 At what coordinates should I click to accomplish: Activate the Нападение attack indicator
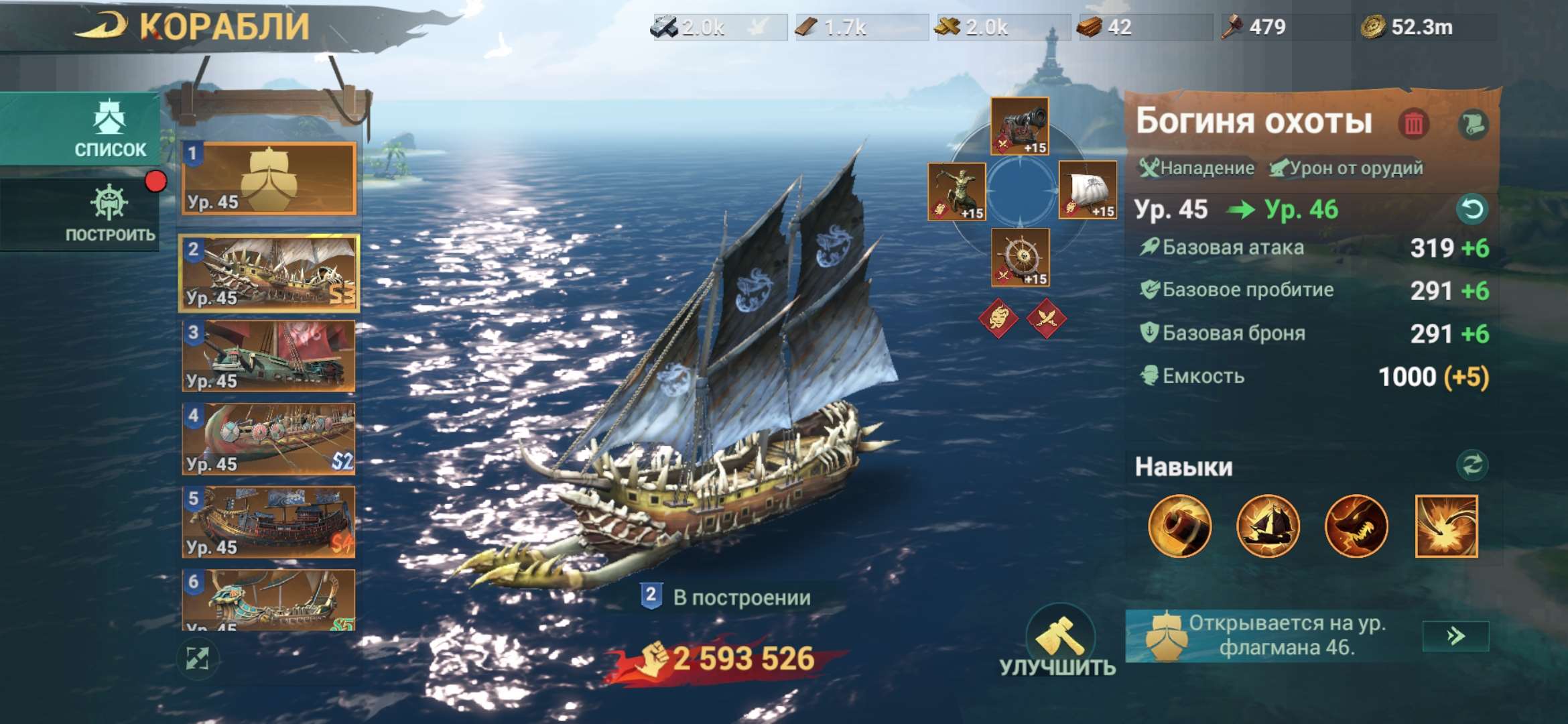[1194, 168]
